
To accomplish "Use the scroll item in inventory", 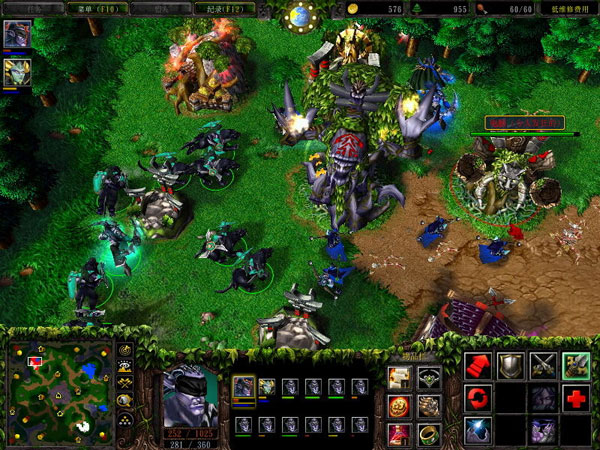I will point(400,377).
